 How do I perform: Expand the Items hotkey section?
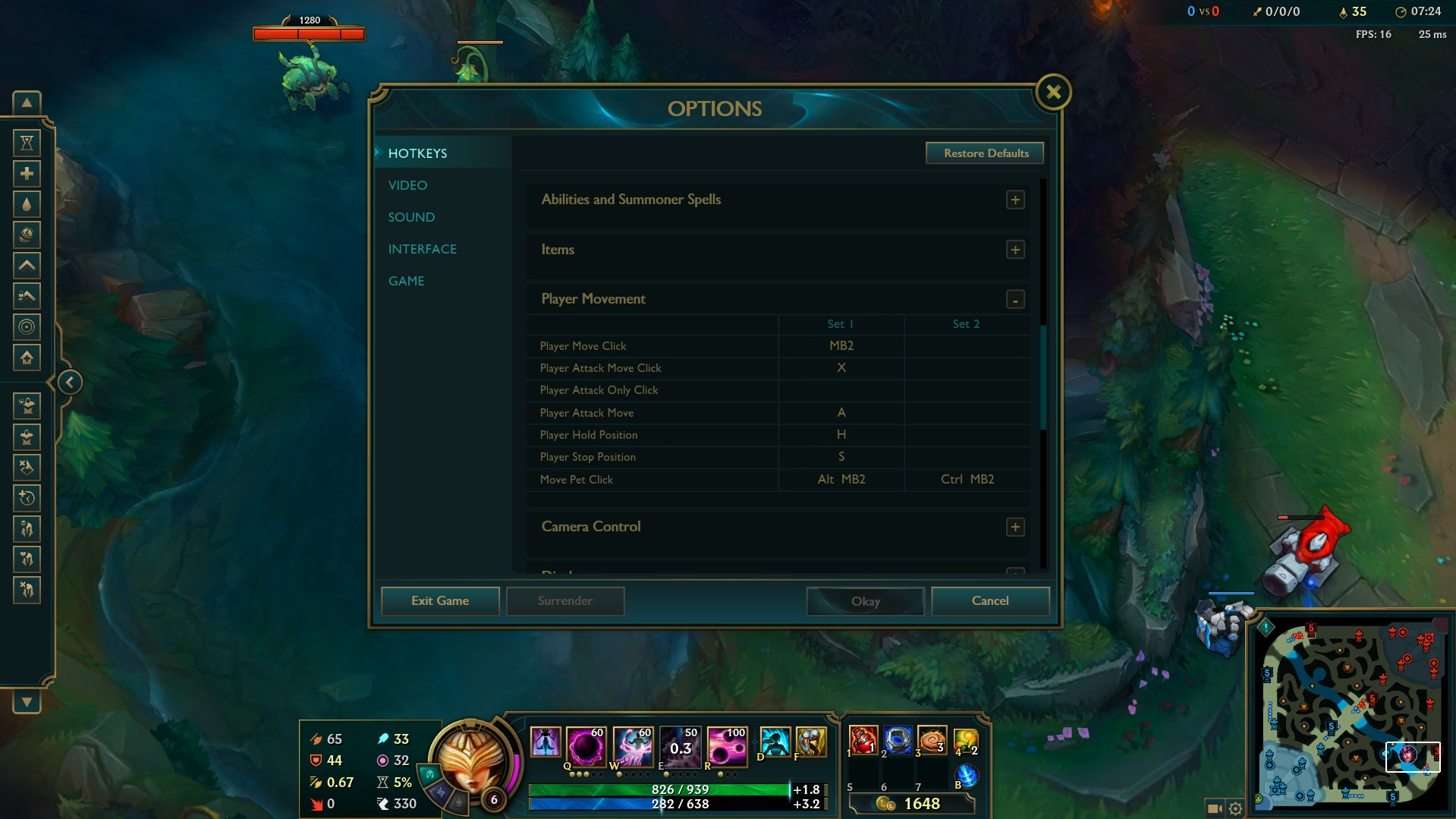(1015, 250)
